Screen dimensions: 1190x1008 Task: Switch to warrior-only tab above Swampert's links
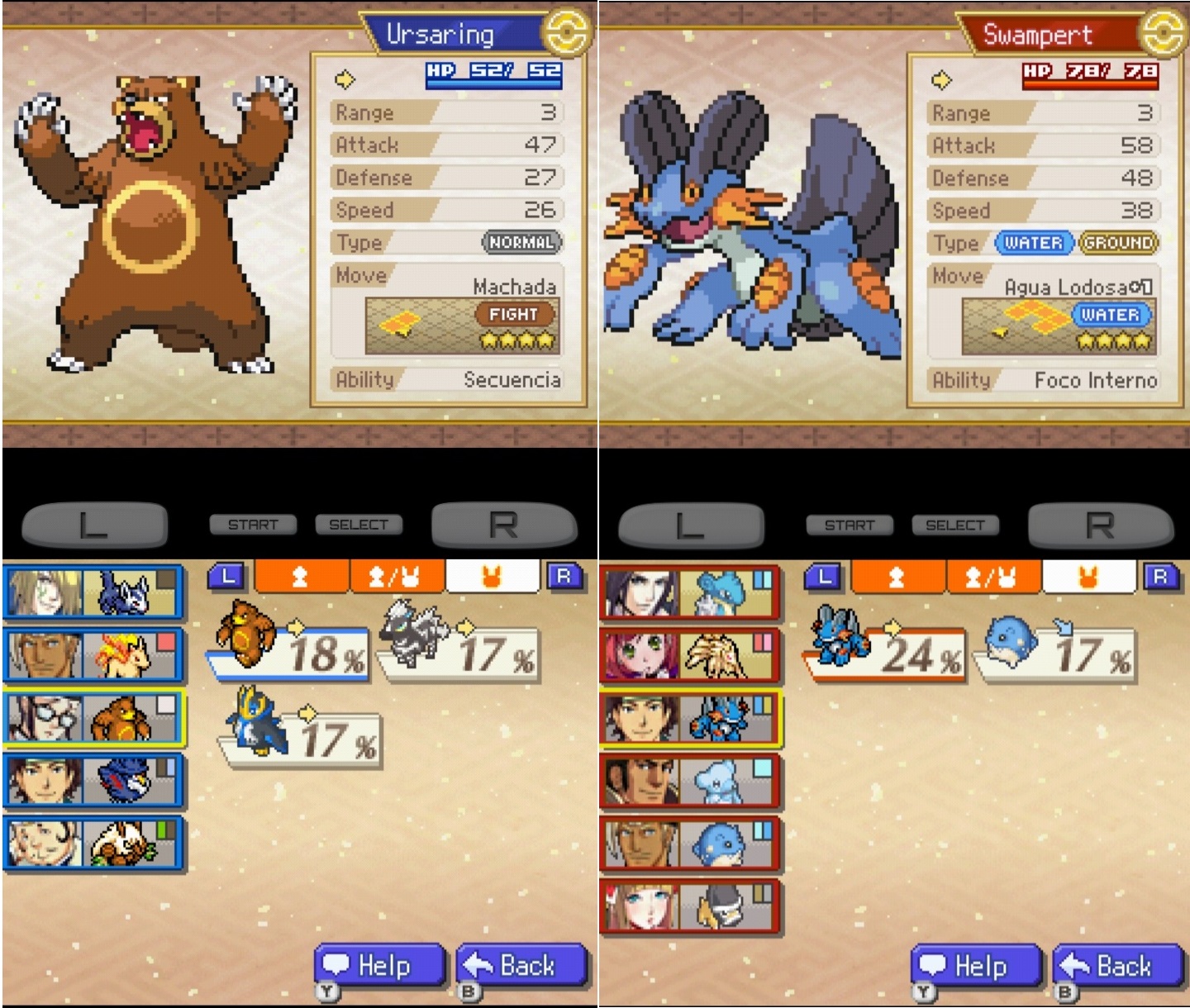[x=897, y=577]
